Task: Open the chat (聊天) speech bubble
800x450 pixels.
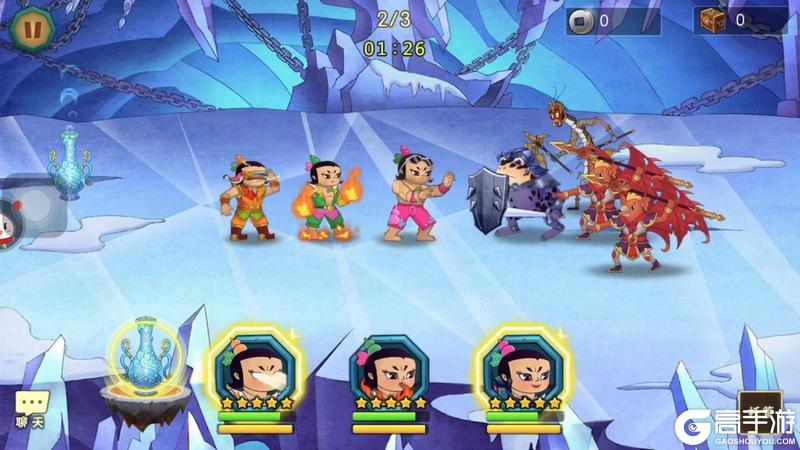Action: click(31, 406)
